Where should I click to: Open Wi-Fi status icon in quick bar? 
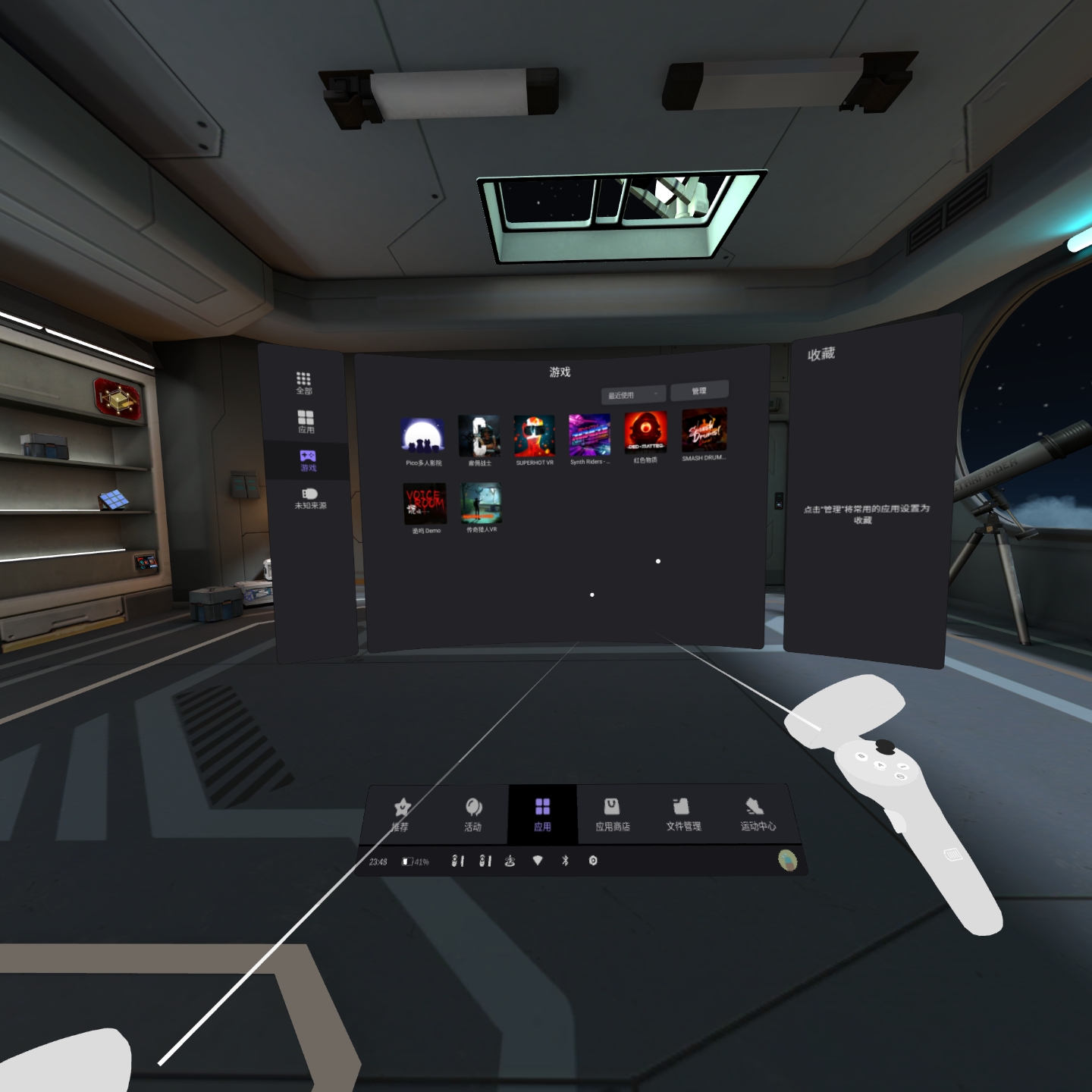point(538,861)
